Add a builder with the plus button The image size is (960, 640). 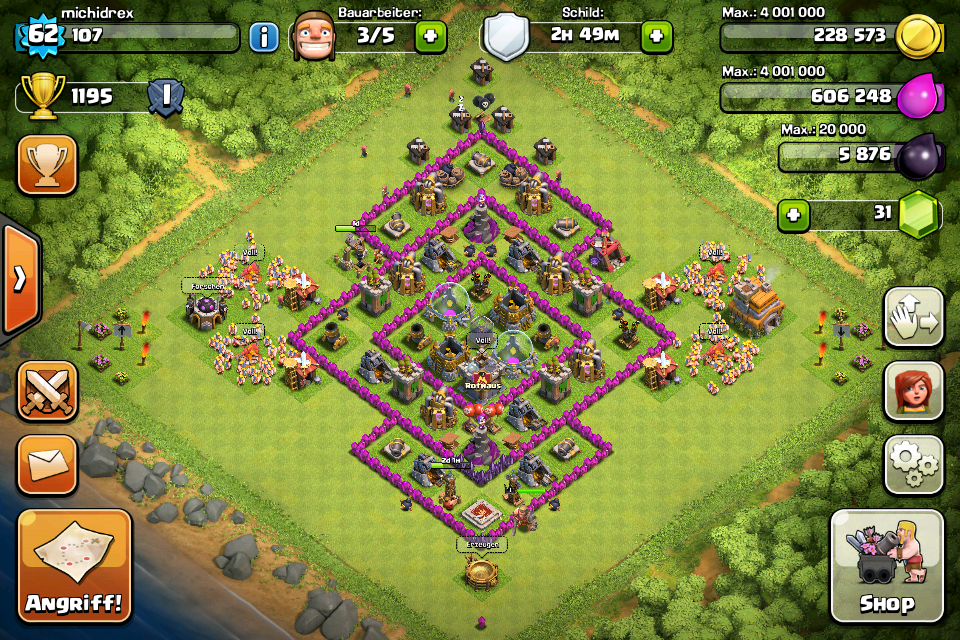[x=431, y=37]
